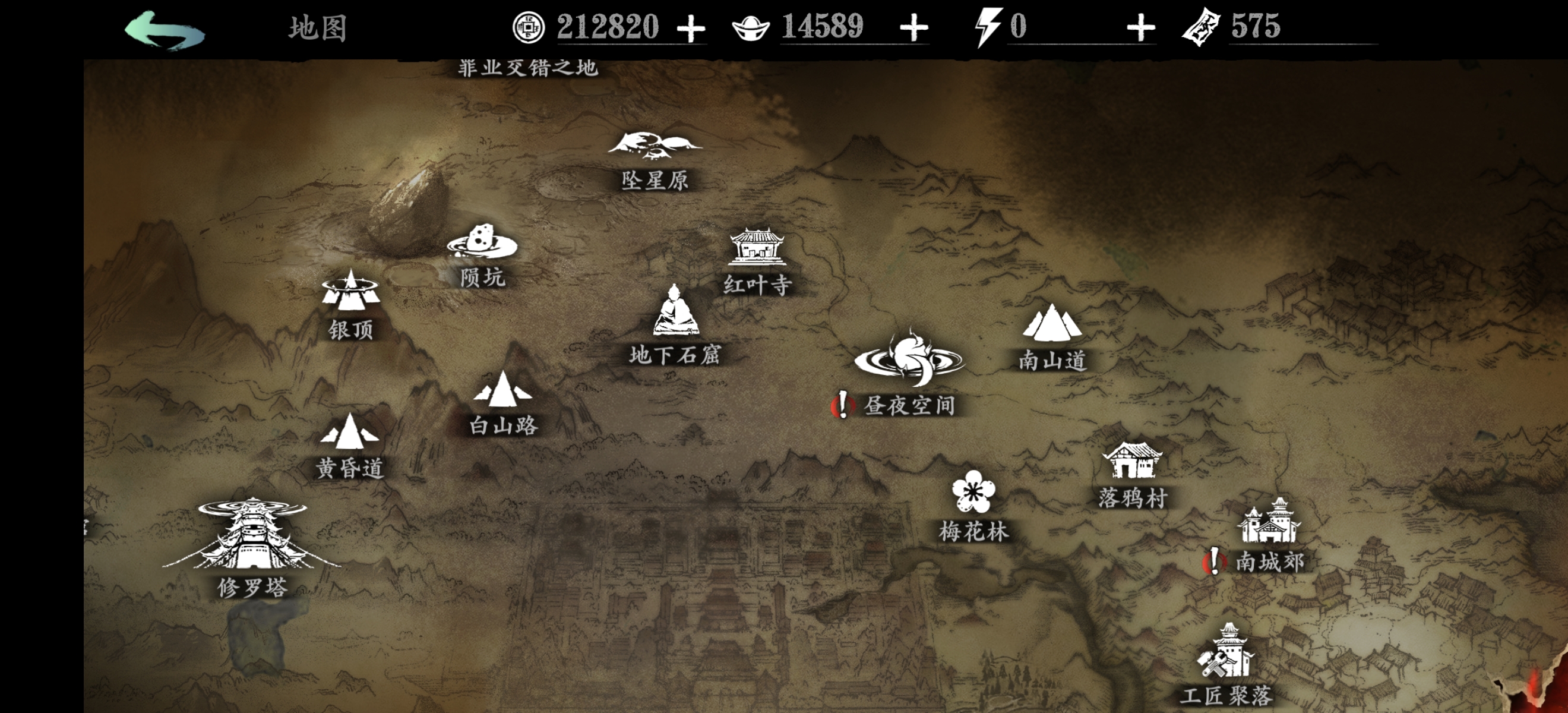Add more copper coins with plus button

(x=691, y=29)
